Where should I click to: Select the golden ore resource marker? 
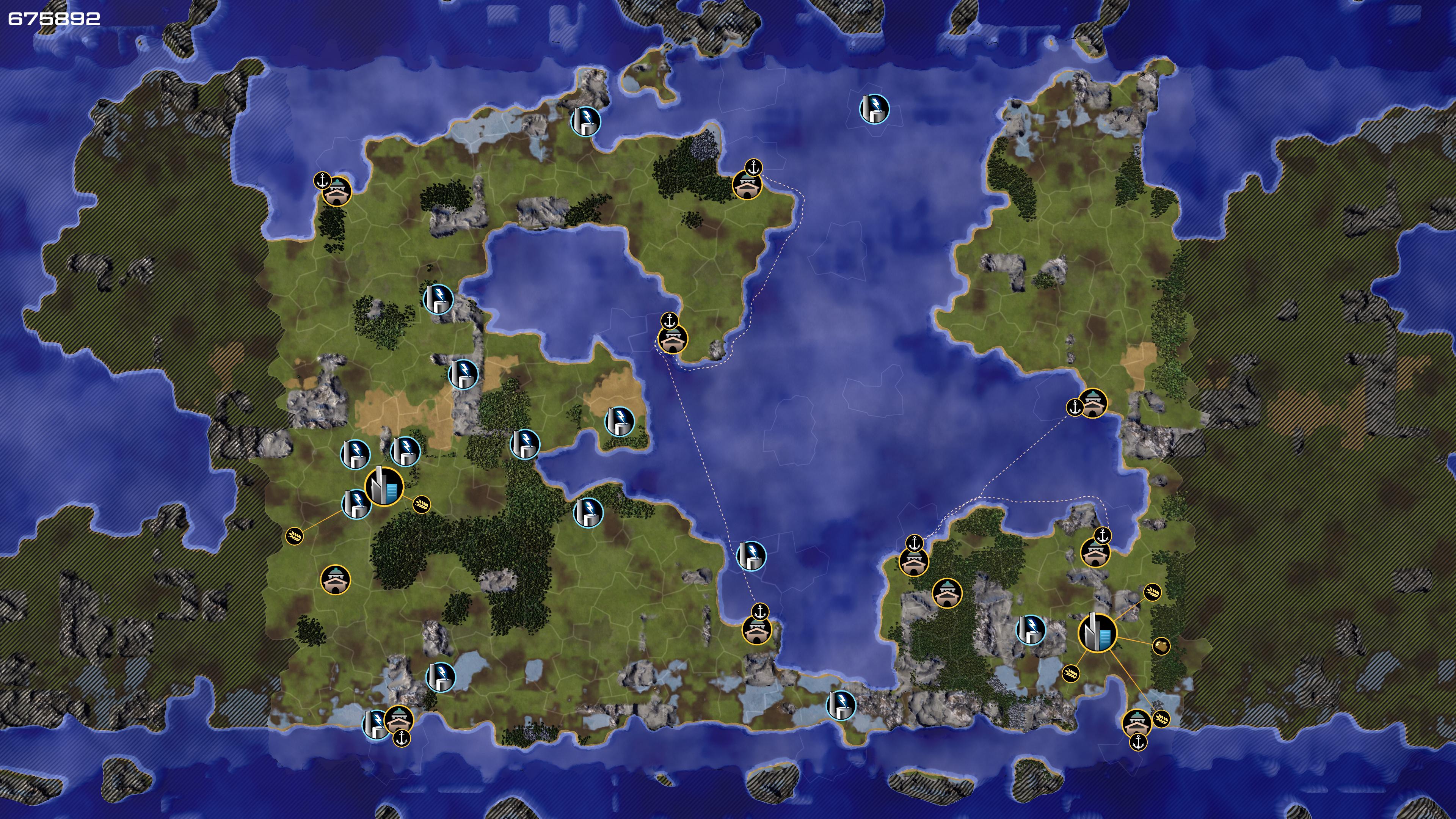(x=1161, y=646)
